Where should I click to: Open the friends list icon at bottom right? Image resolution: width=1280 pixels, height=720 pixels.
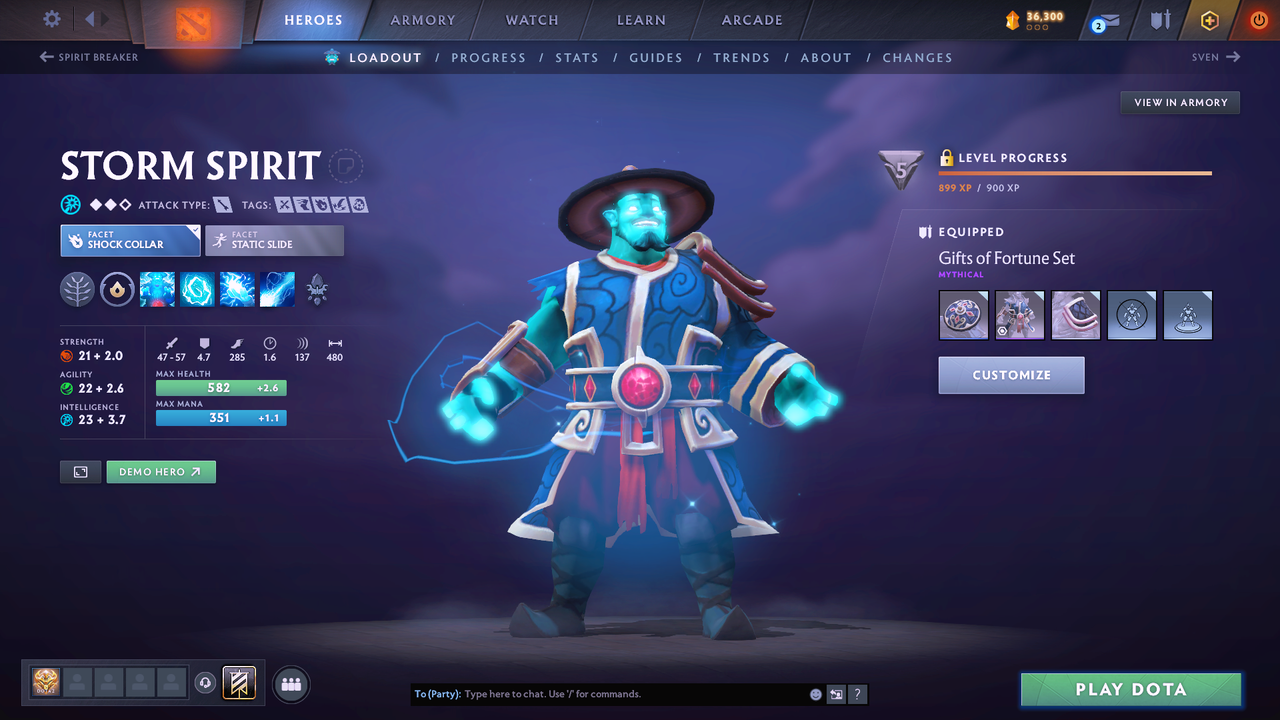pos(289,683)
